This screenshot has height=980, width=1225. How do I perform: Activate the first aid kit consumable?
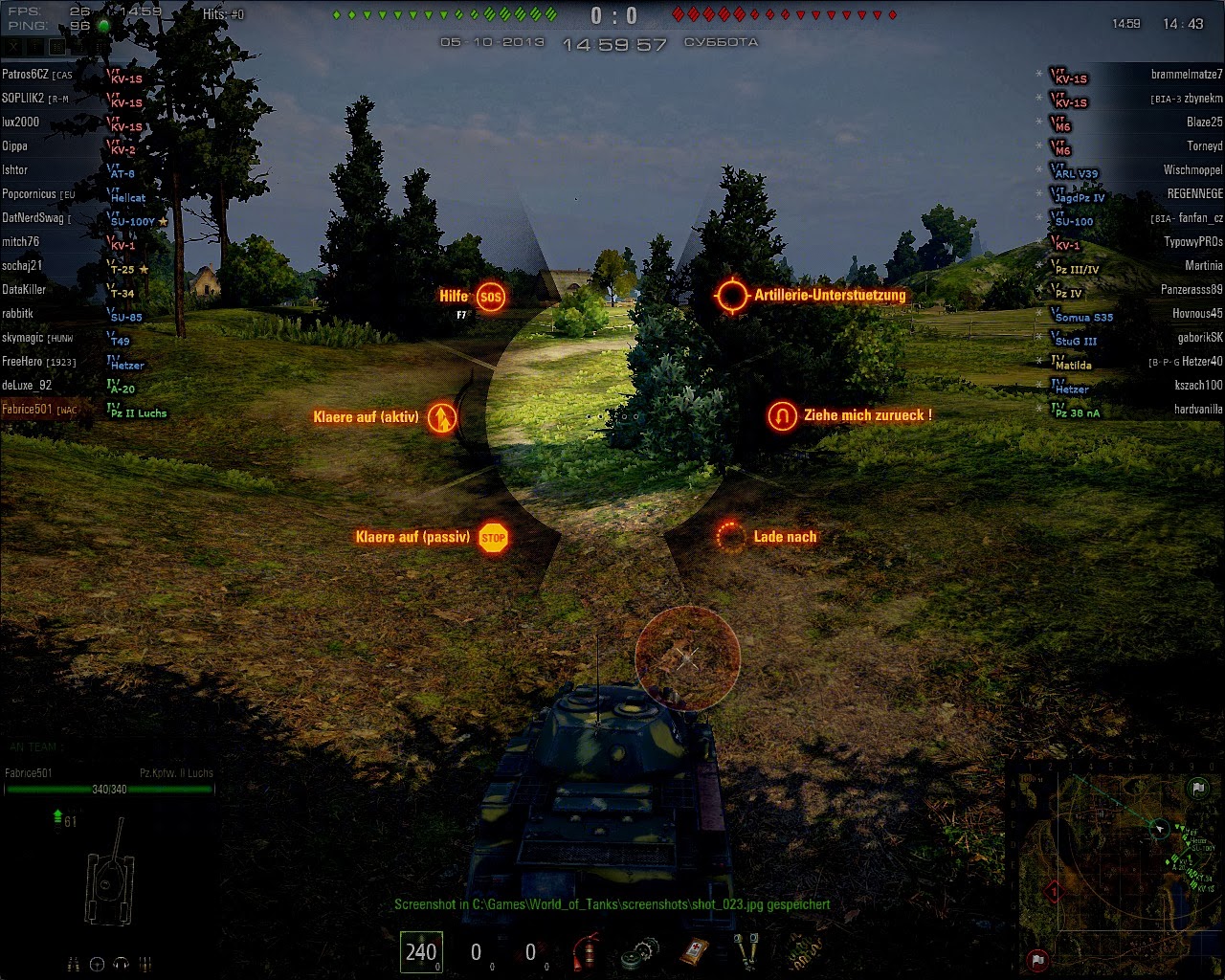[693, 952]
